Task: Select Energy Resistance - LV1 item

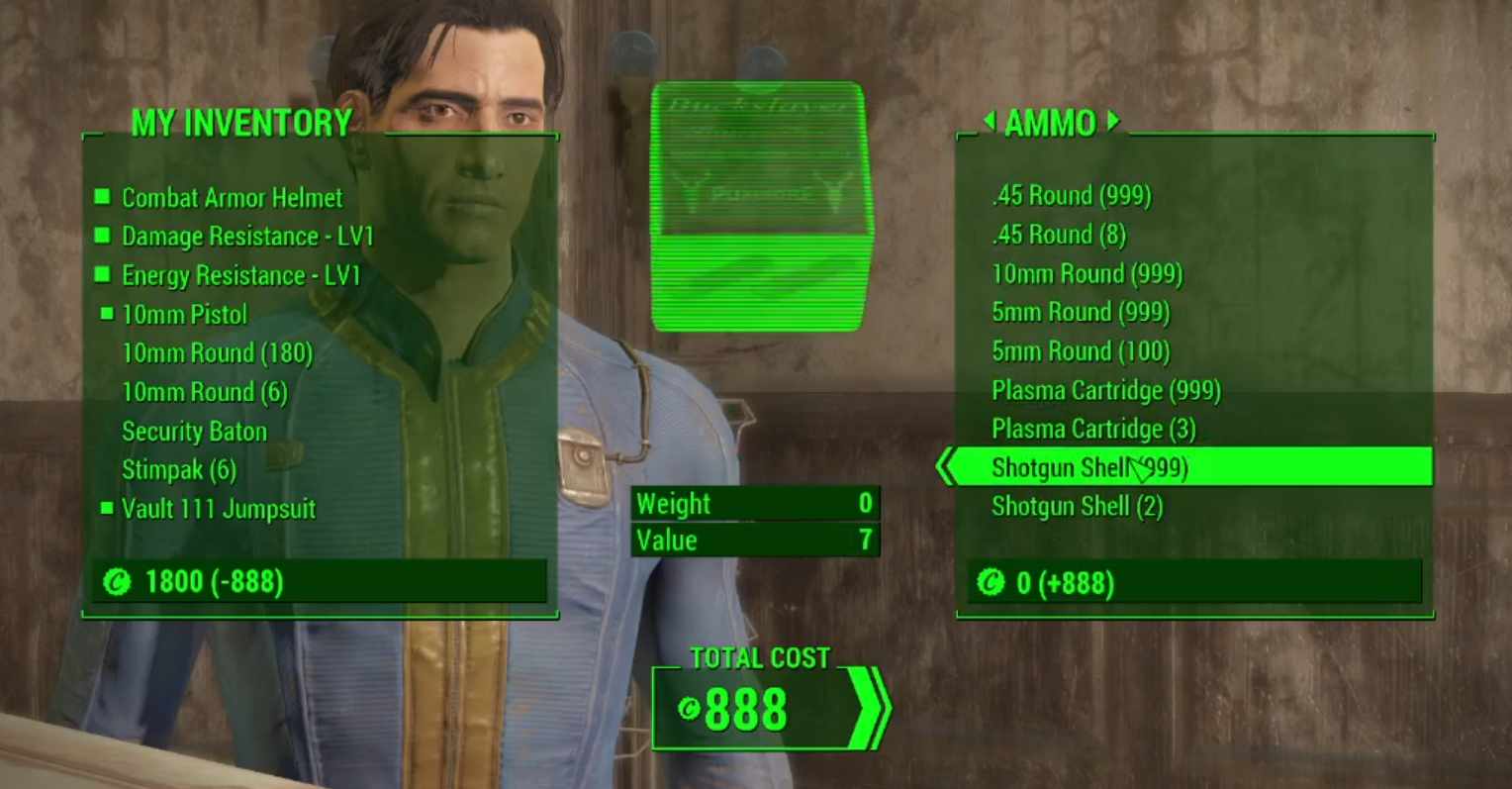Action: [x=240, y=275]
